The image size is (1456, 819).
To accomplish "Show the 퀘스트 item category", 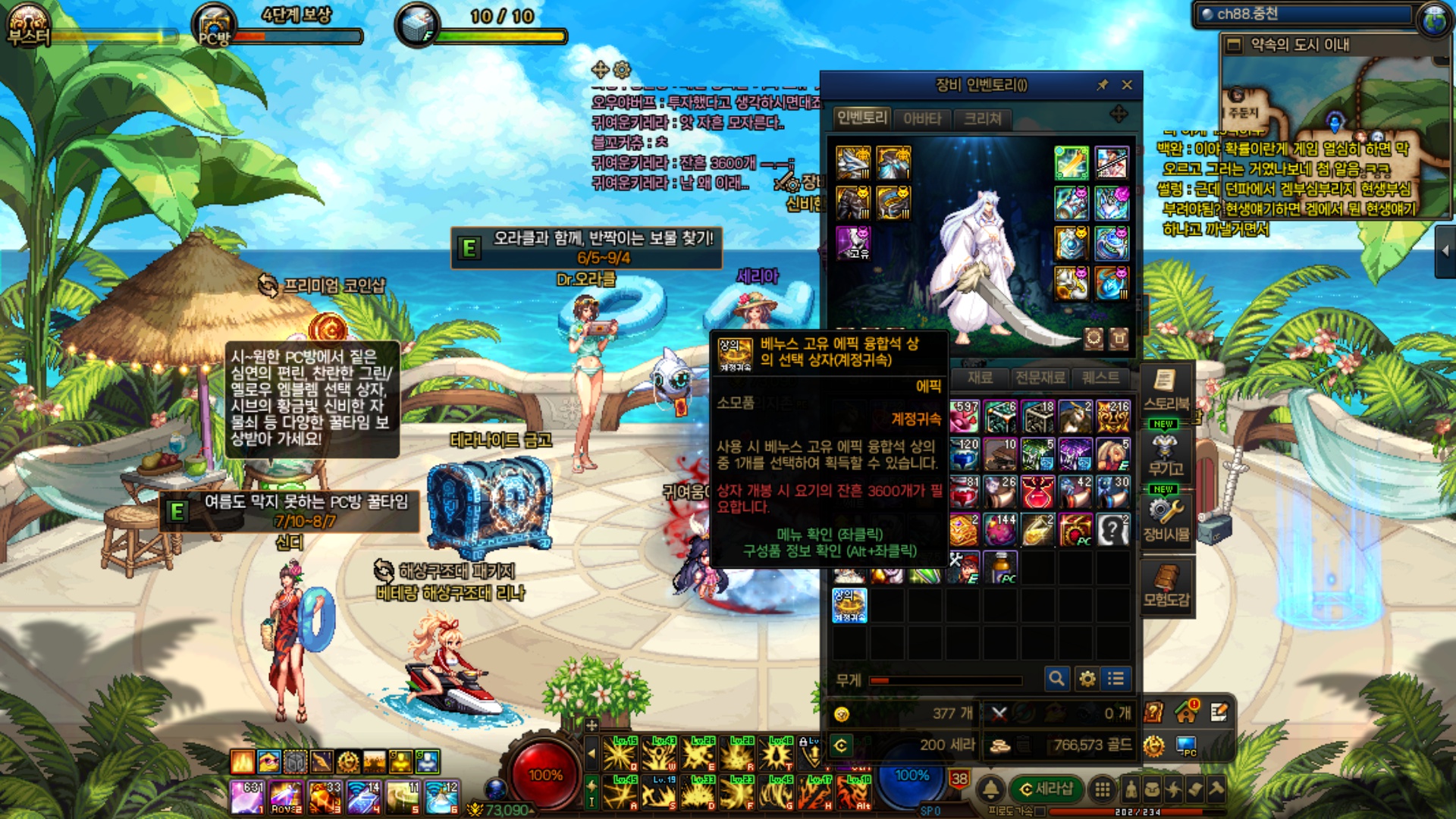I will (x=1100, y=378).
